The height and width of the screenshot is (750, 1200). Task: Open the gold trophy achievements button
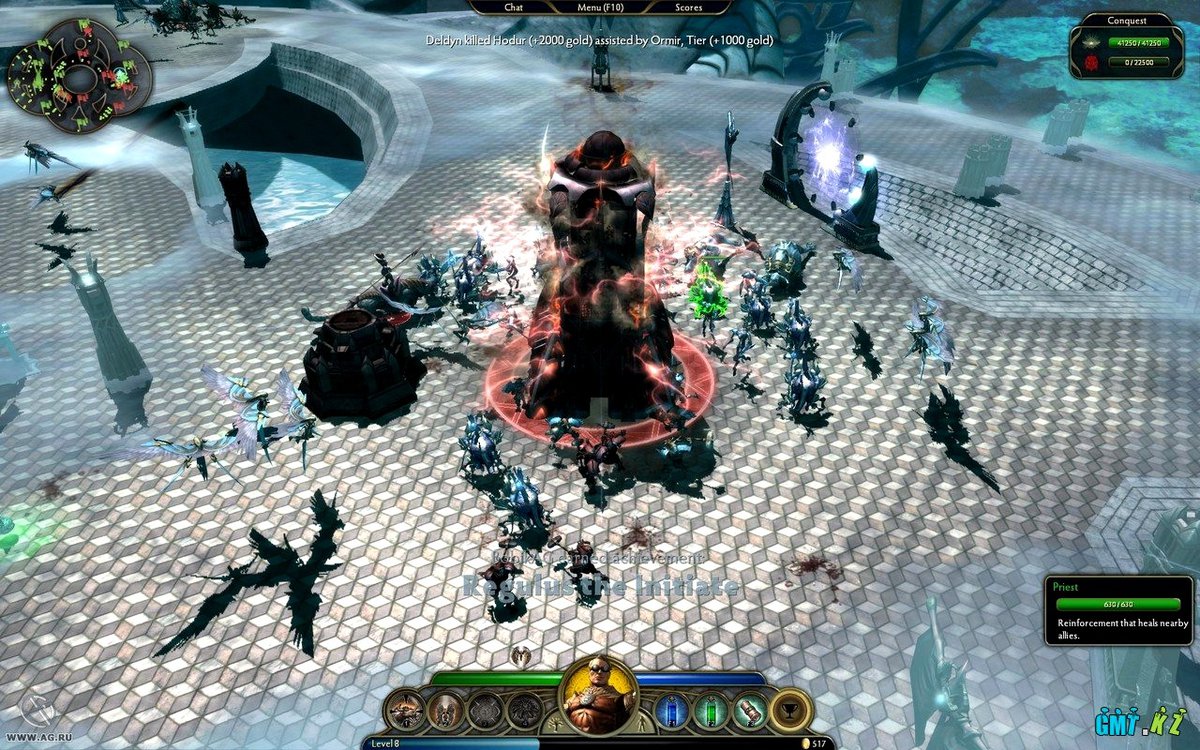pyautogui.click(x=791, y=710)
